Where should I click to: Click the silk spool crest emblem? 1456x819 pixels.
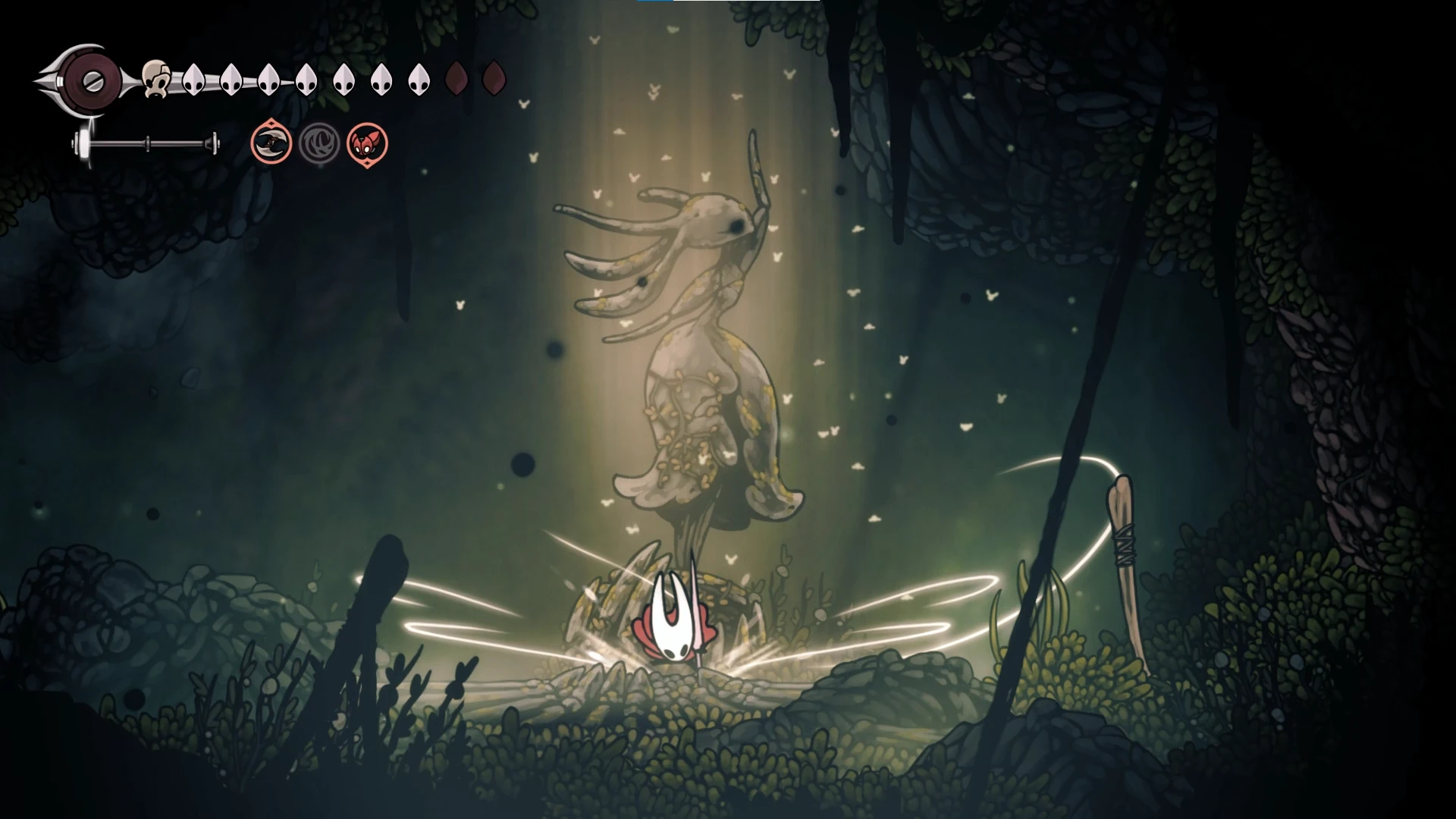point(89,79)
